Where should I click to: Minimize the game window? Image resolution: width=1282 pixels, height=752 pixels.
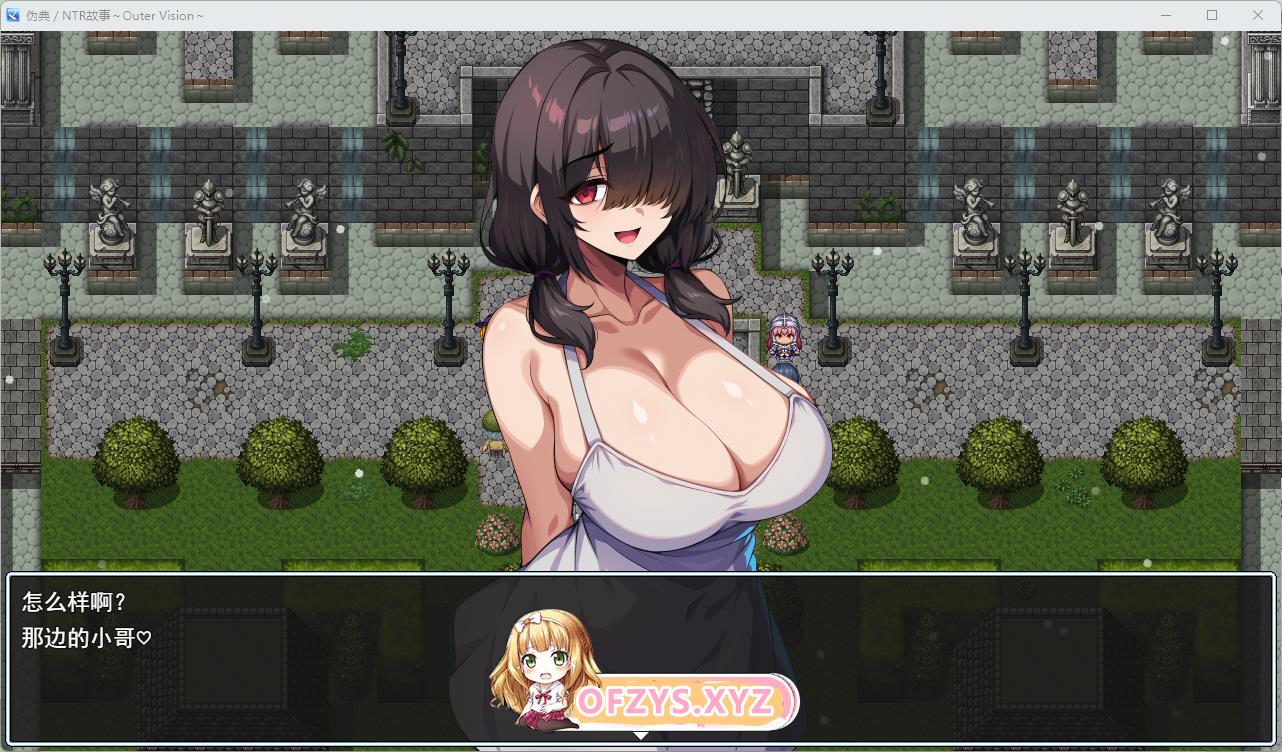click(x=1166, y=15)
